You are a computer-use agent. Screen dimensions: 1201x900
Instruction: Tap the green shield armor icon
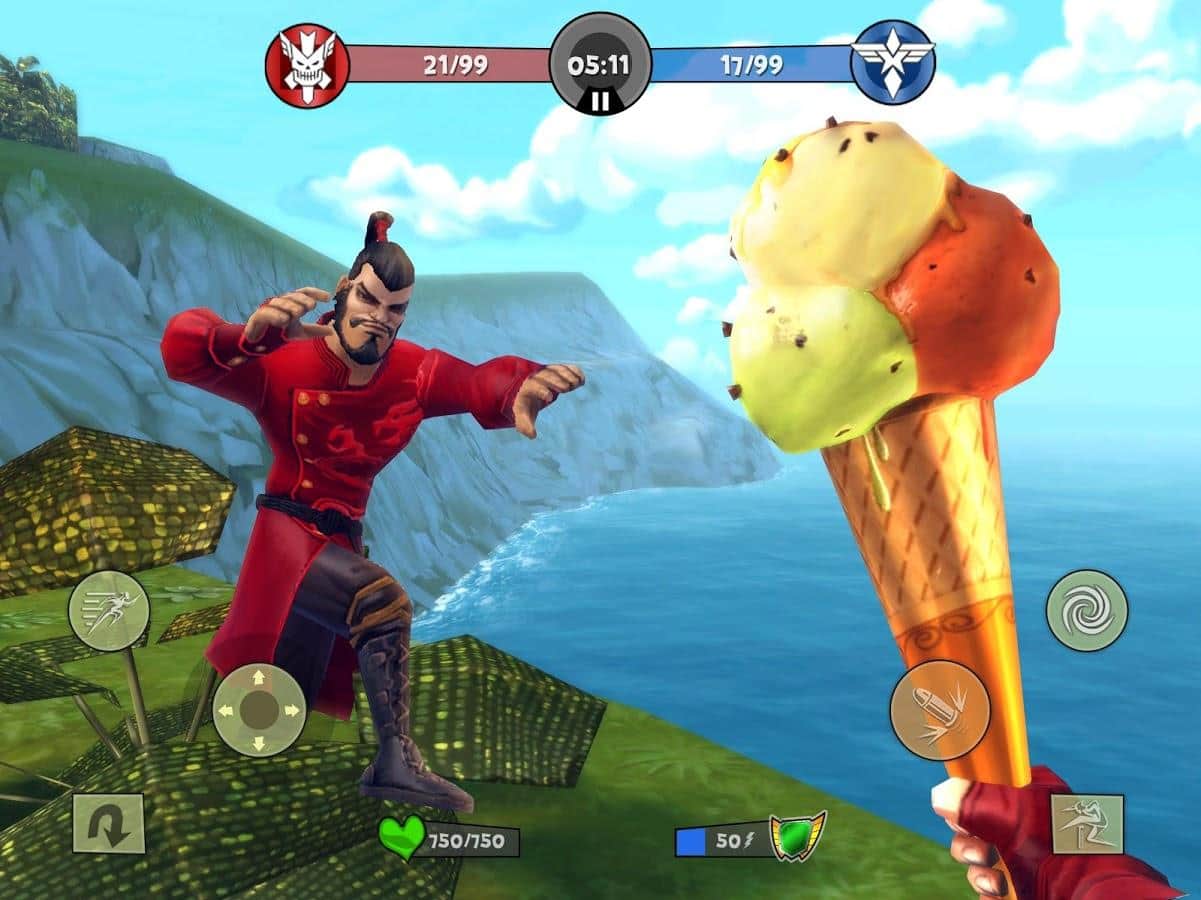pyautogui.click(x=797, y=836)
